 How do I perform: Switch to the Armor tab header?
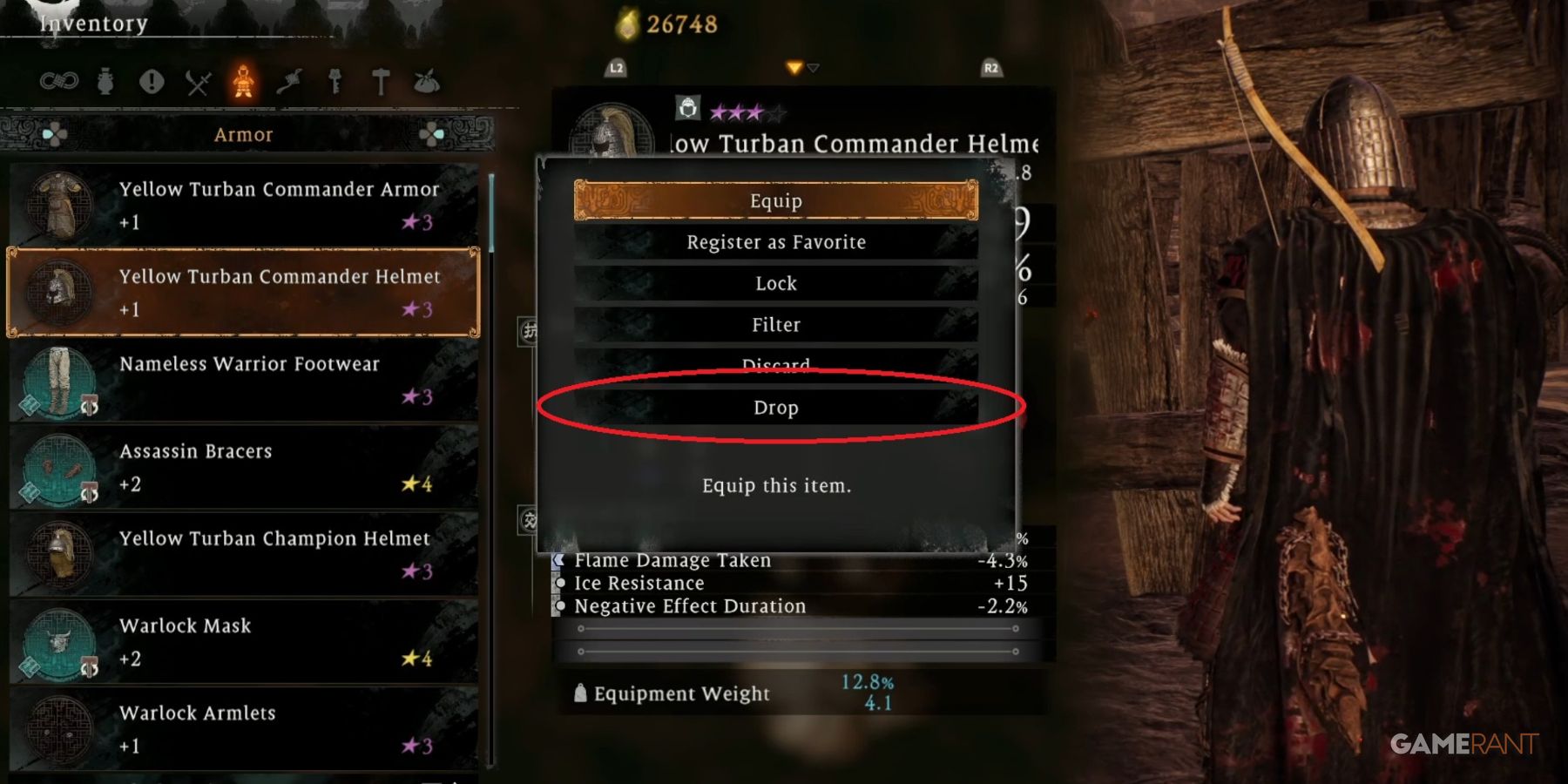(x=244, y=134)
